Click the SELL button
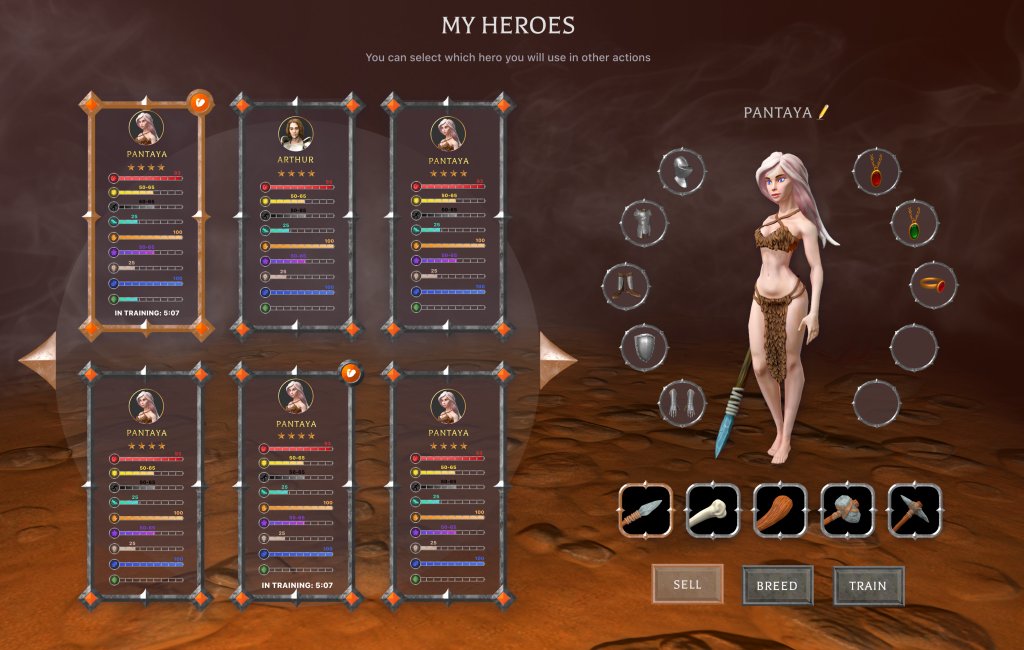 (687, 584)
